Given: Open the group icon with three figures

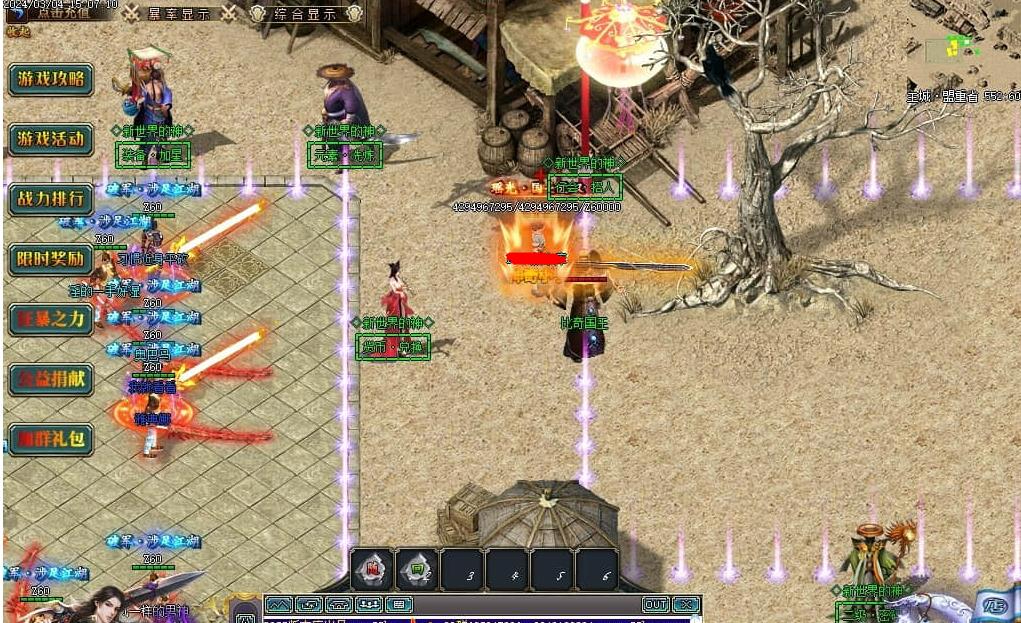Looking at the screenshot, I should tap(369, 605).
